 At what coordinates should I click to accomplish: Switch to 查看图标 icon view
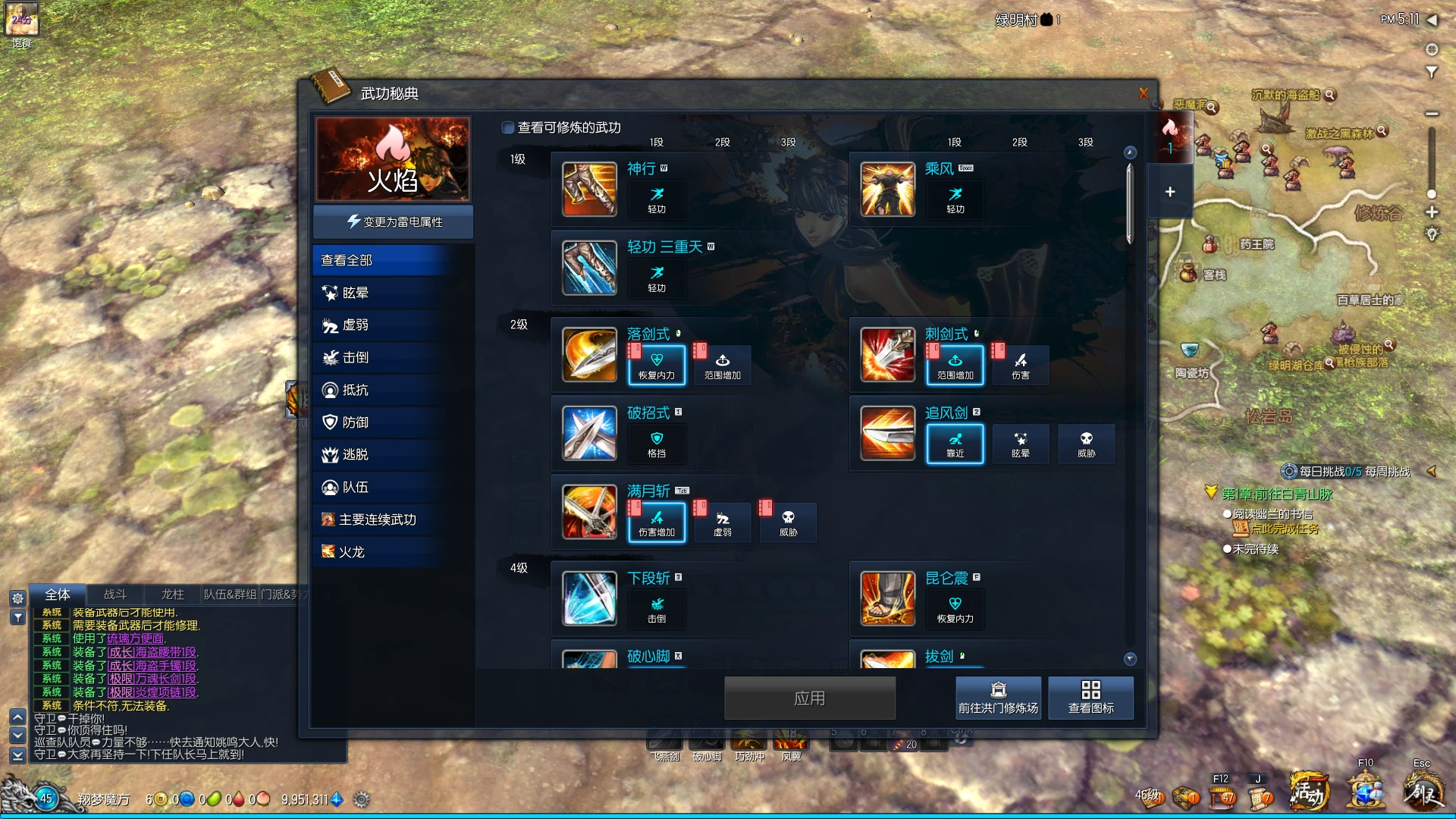click(1090, 698)
